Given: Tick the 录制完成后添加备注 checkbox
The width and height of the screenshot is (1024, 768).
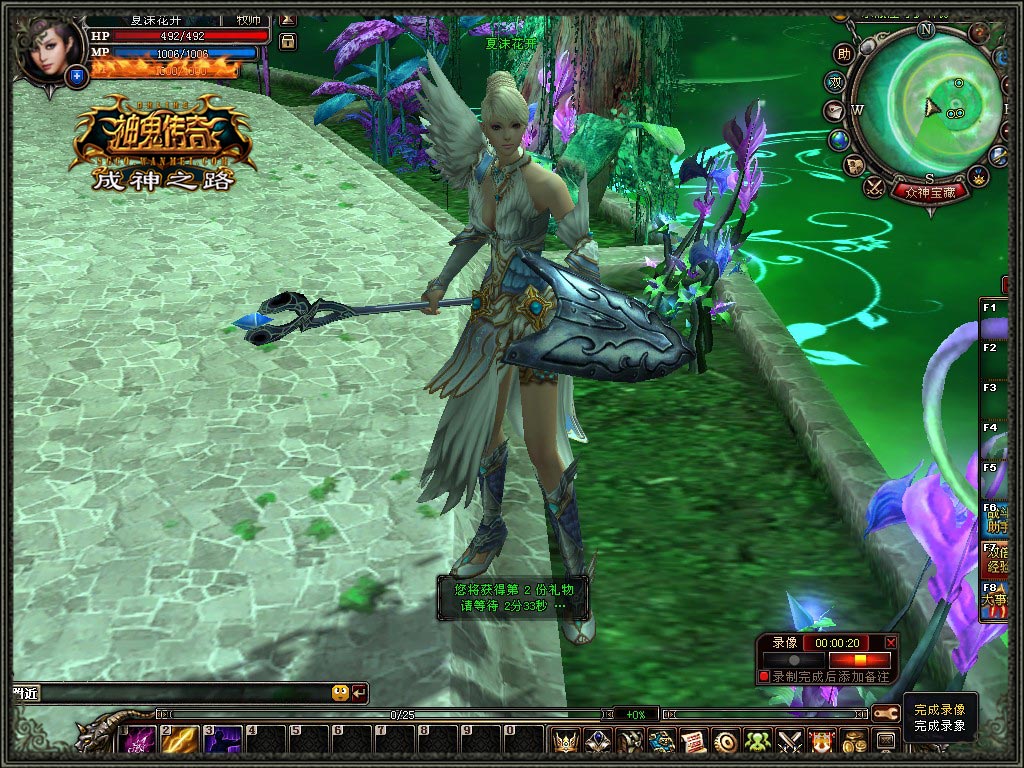Looking at the screenshot, I should point(764,677).
